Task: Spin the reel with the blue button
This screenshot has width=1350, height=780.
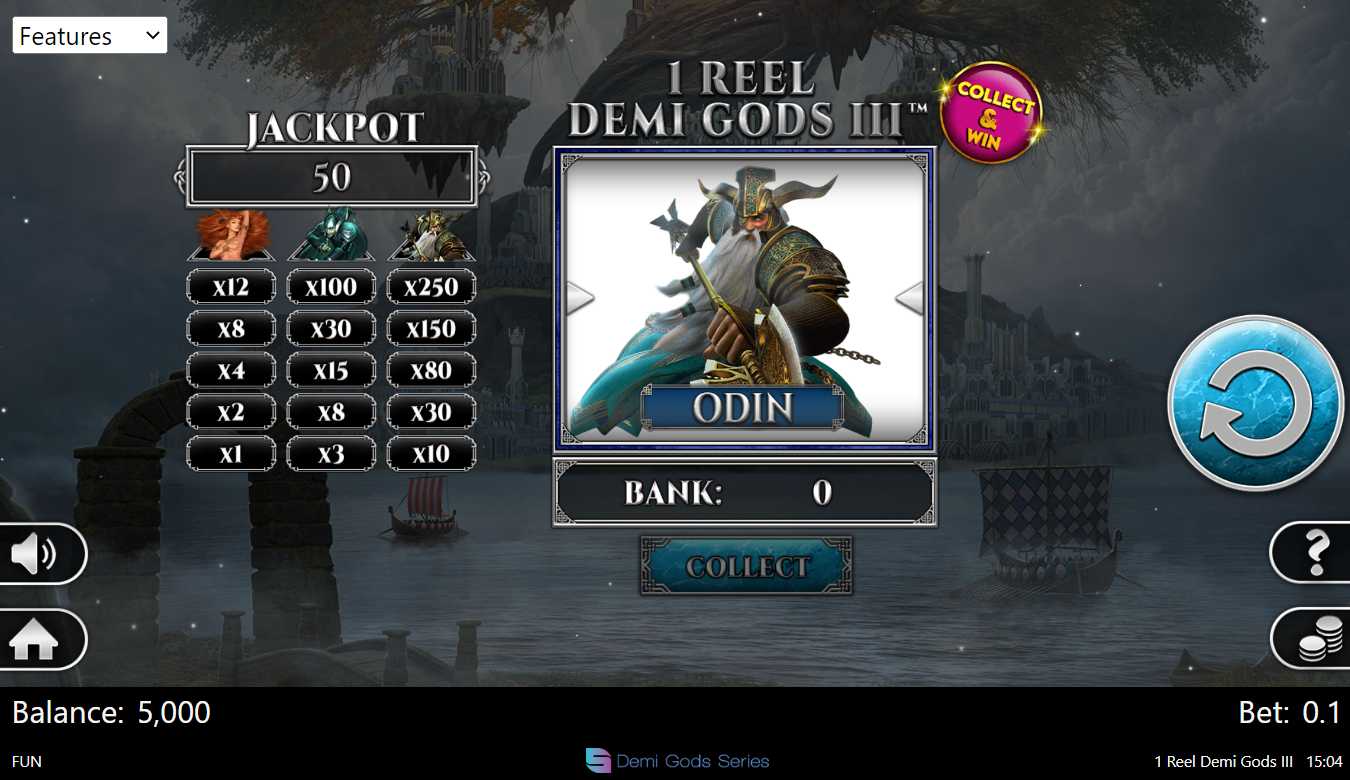Action: pos(1255,402)
